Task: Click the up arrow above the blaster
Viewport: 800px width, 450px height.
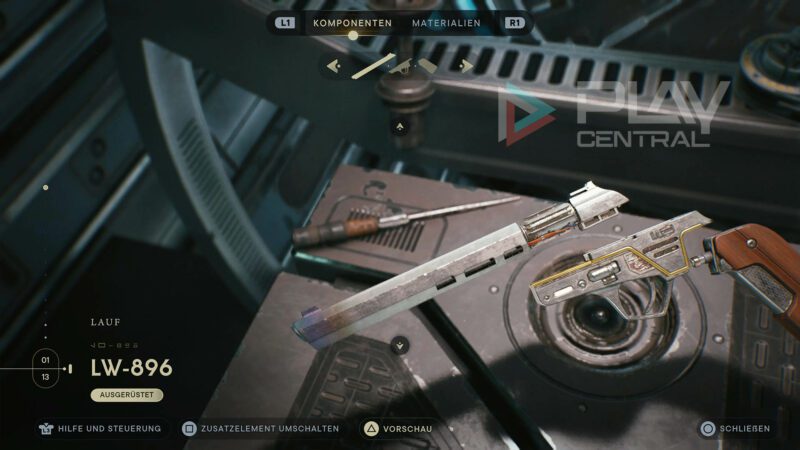Action: click(400, 127)
